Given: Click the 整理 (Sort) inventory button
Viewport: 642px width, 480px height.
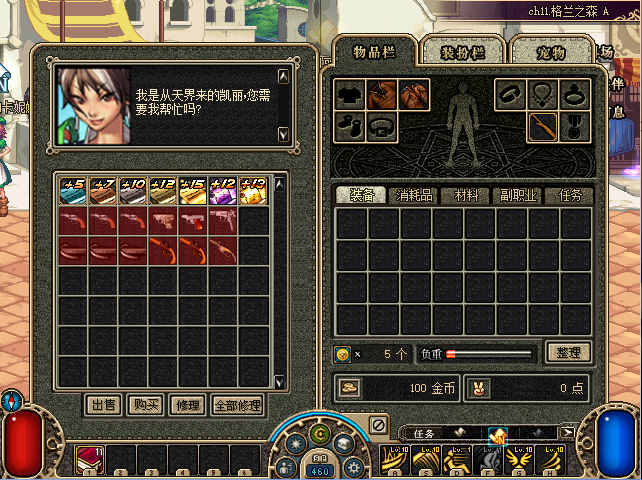Looking at the screenshot, I should click(568, 352).
